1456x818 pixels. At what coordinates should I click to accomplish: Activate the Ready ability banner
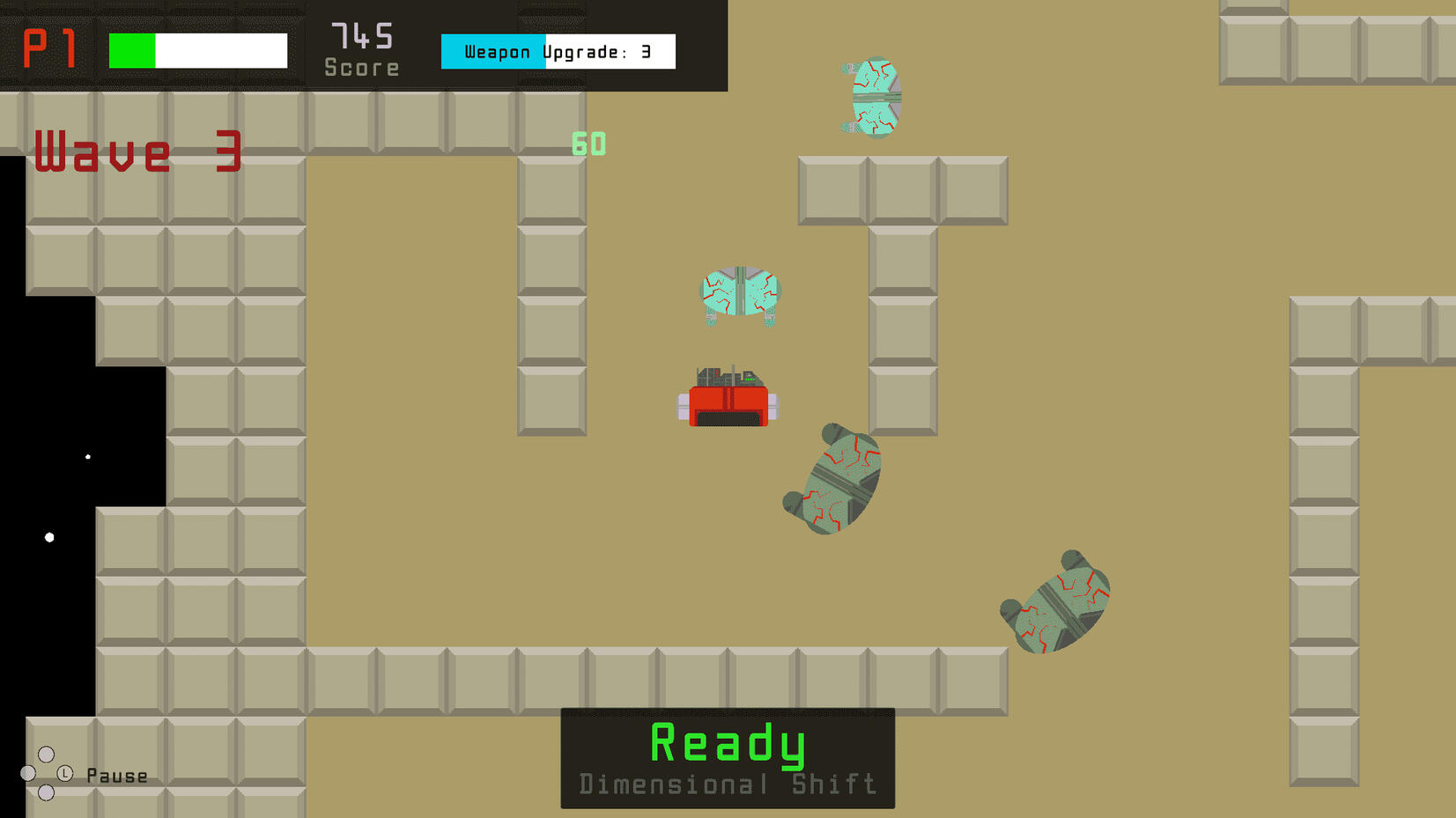[x=727, y=744]
